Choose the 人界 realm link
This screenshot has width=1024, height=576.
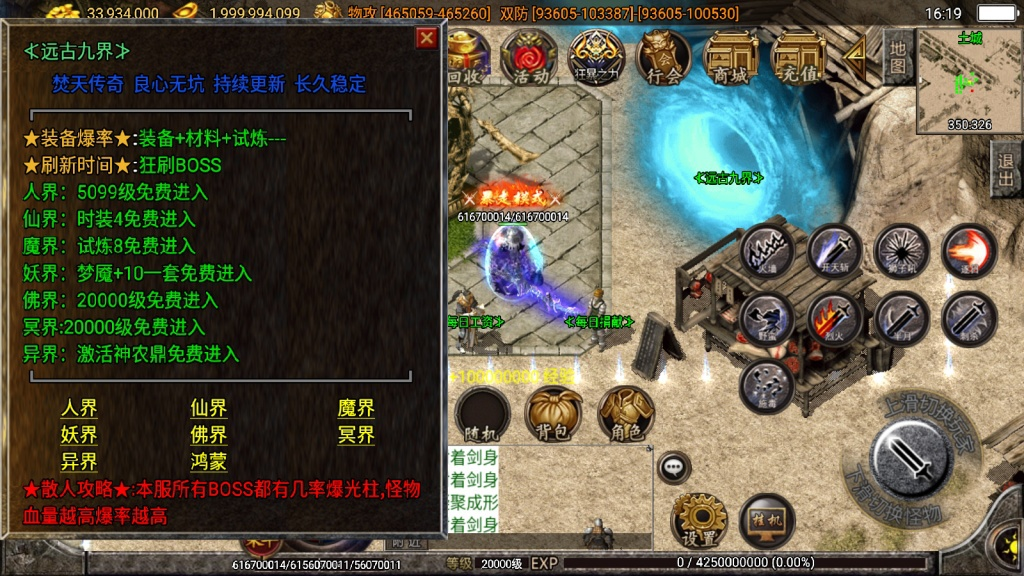click(x=79, y=408)
